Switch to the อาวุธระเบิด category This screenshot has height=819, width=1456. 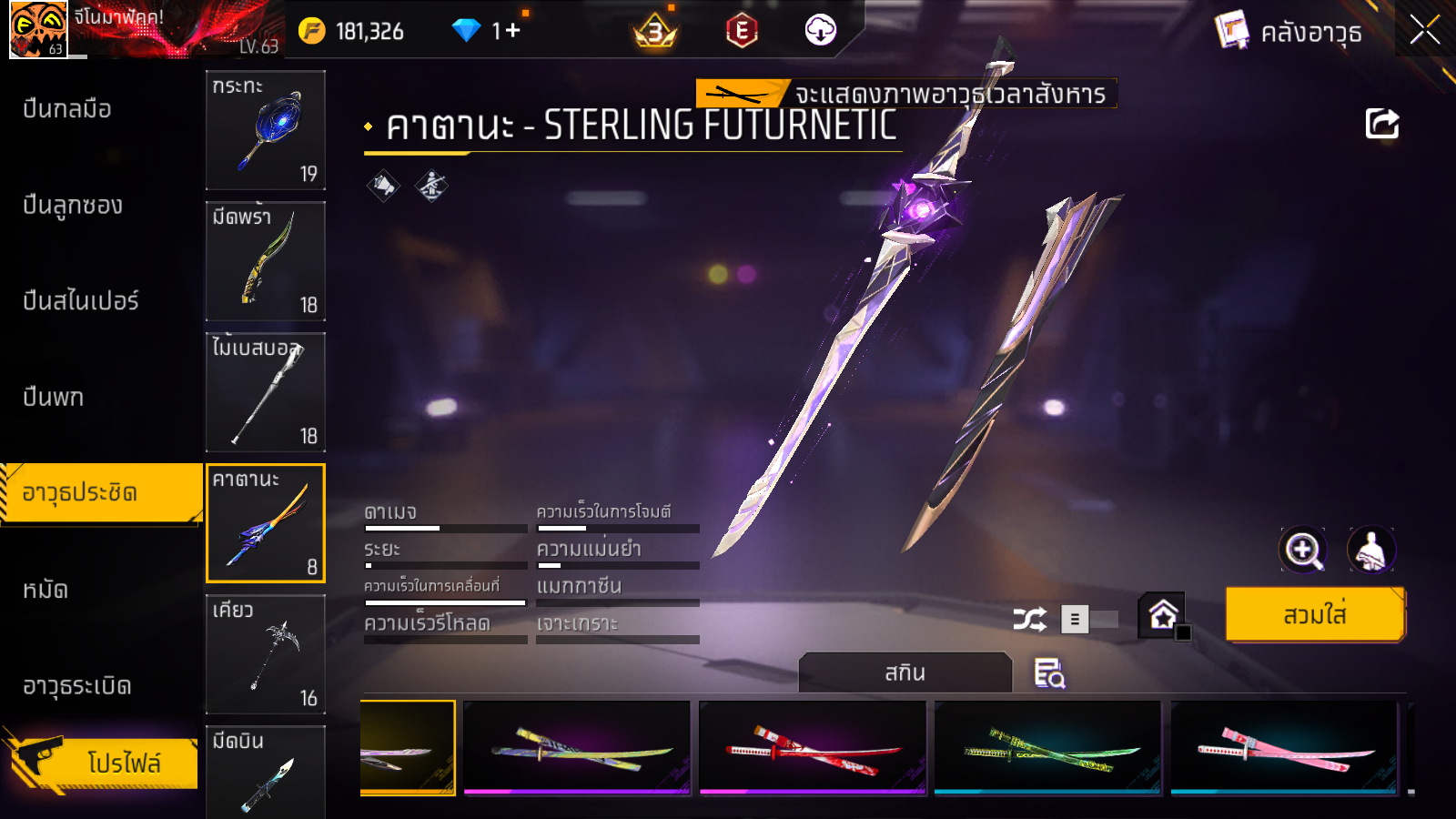[77, 686]
